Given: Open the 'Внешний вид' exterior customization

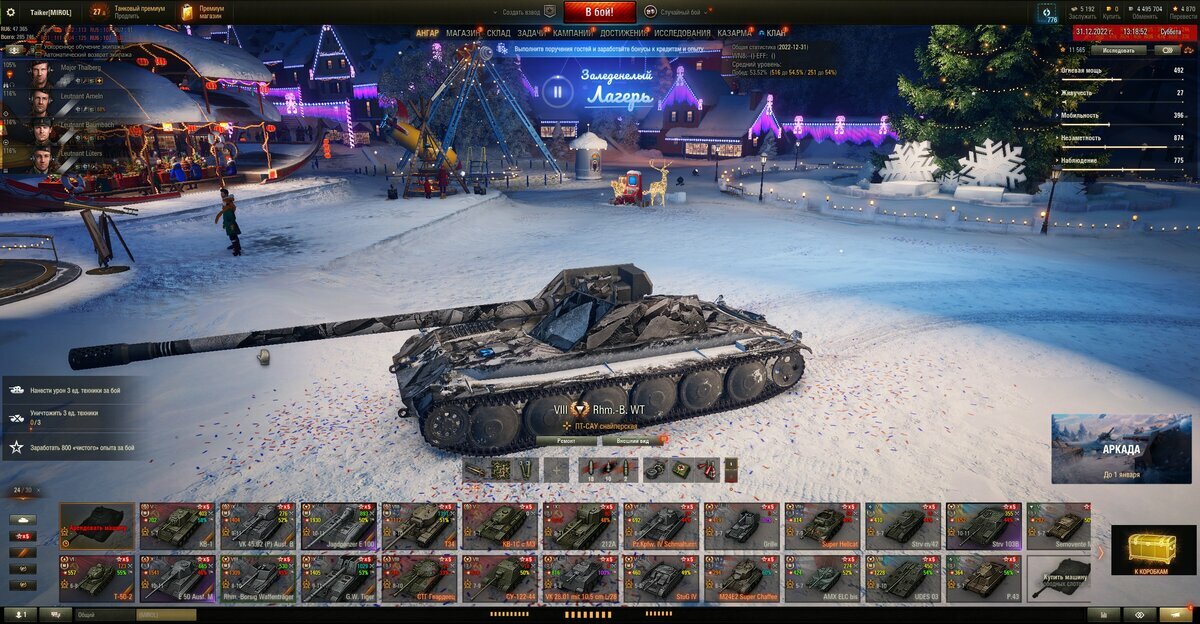Looking at the screenshot, I should coord(630,440).
